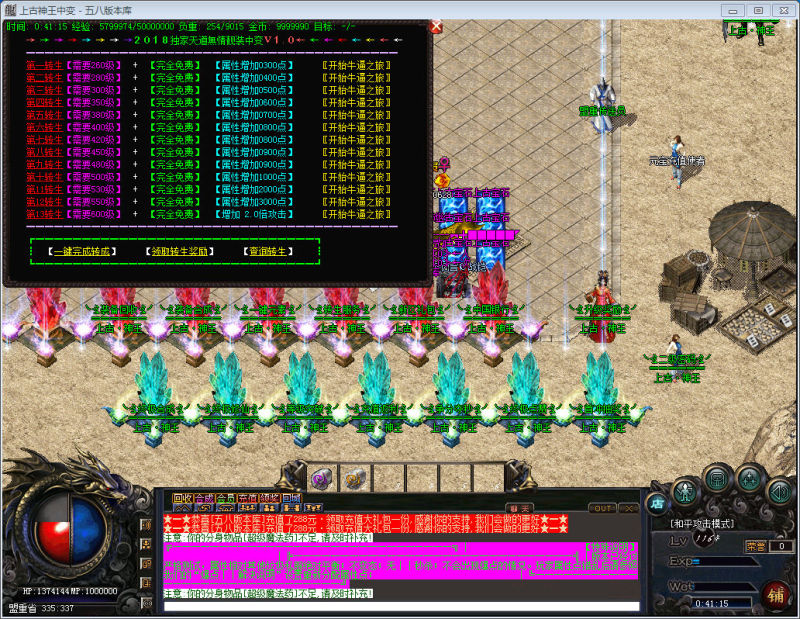The height and width of the screenshot is (619, 800).
Task: Click the 店 shop round button
Action: 657,502
